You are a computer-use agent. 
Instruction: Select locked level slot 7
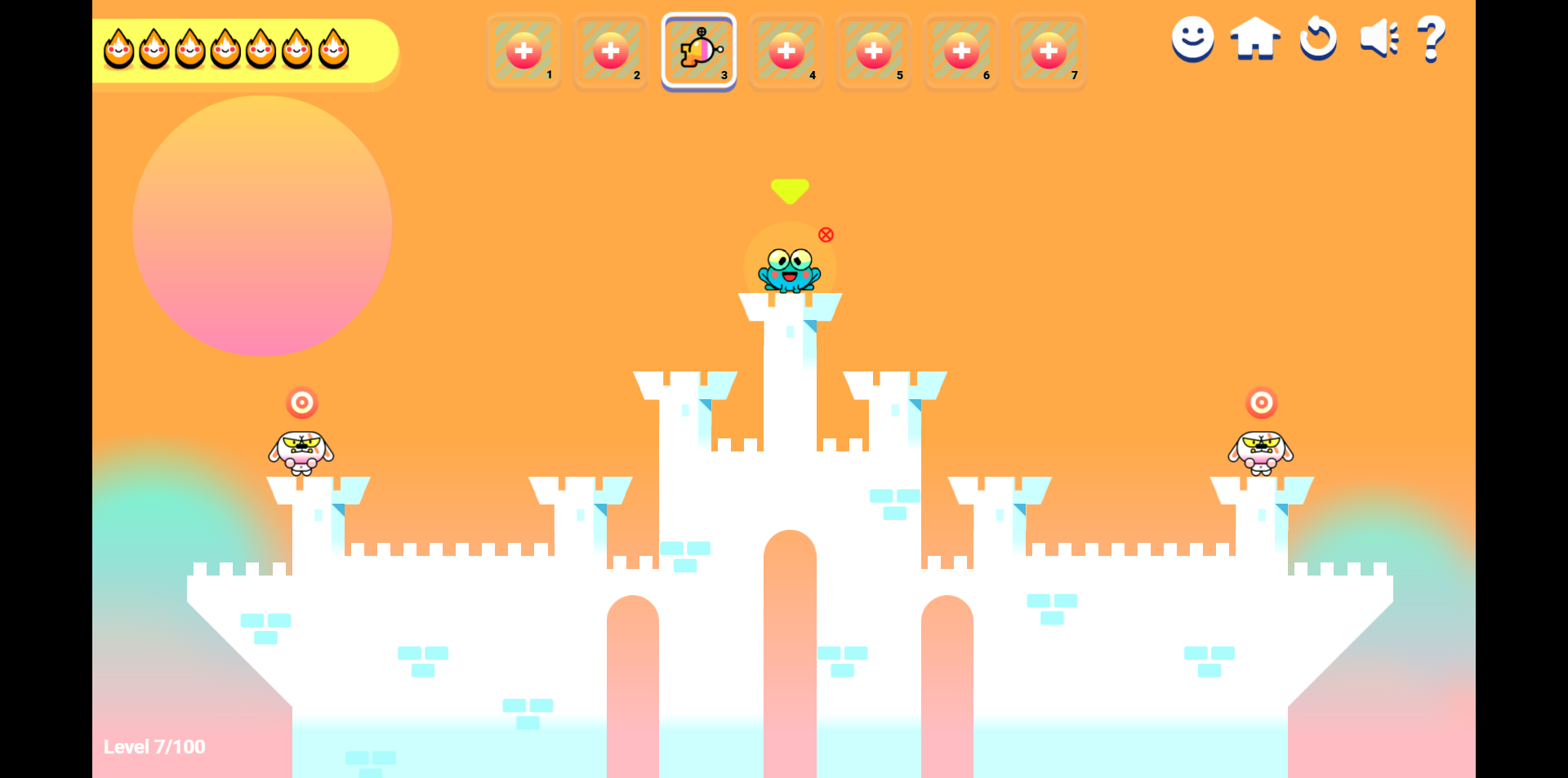(x=1049, y=51)
